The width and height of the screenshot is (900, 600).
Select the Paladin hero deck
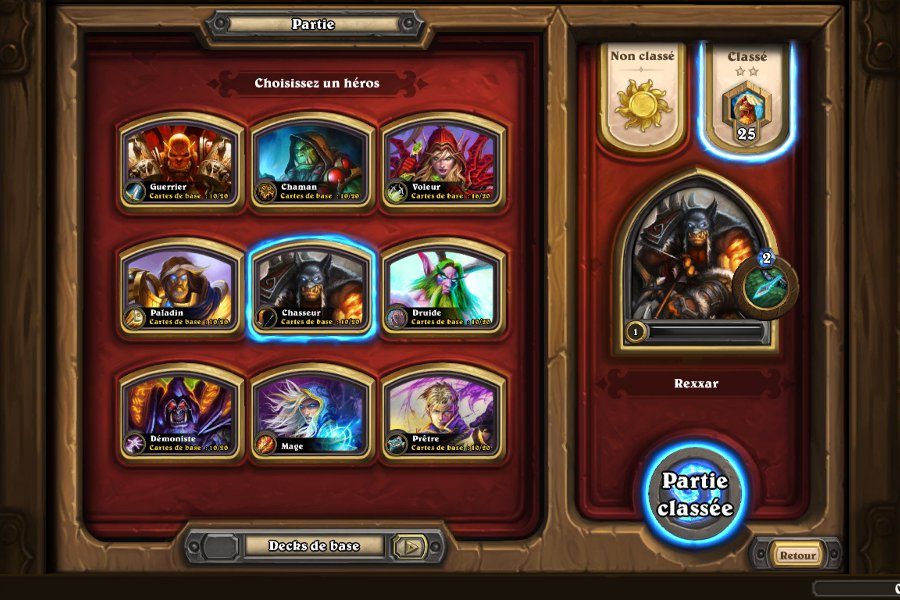point(181,288)
